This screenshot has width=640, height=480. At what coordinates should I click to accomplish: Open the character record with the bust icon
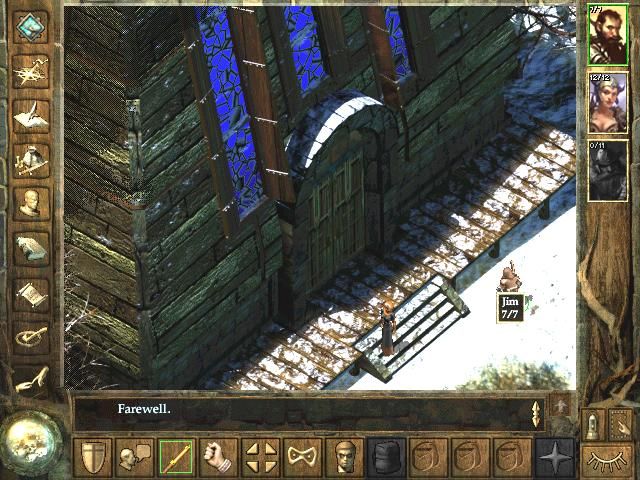point(32,204)
